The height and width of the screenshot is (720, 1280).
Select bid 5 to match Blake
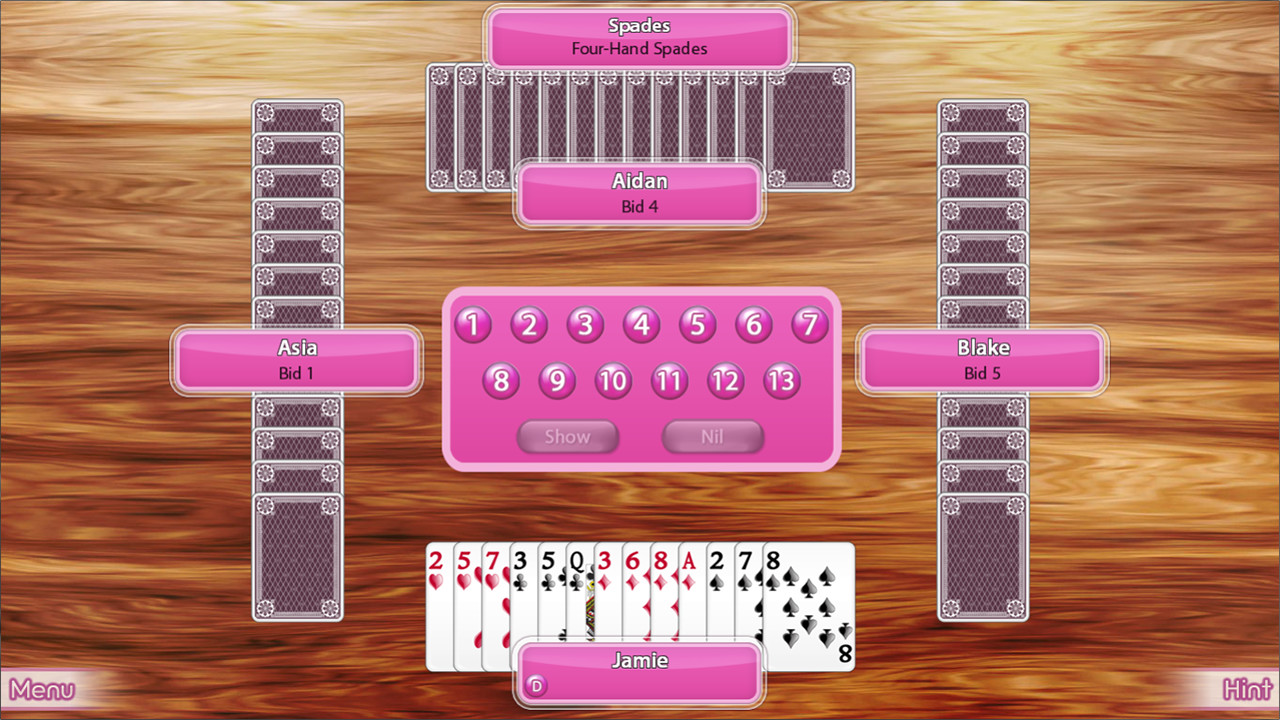[697, 324]
